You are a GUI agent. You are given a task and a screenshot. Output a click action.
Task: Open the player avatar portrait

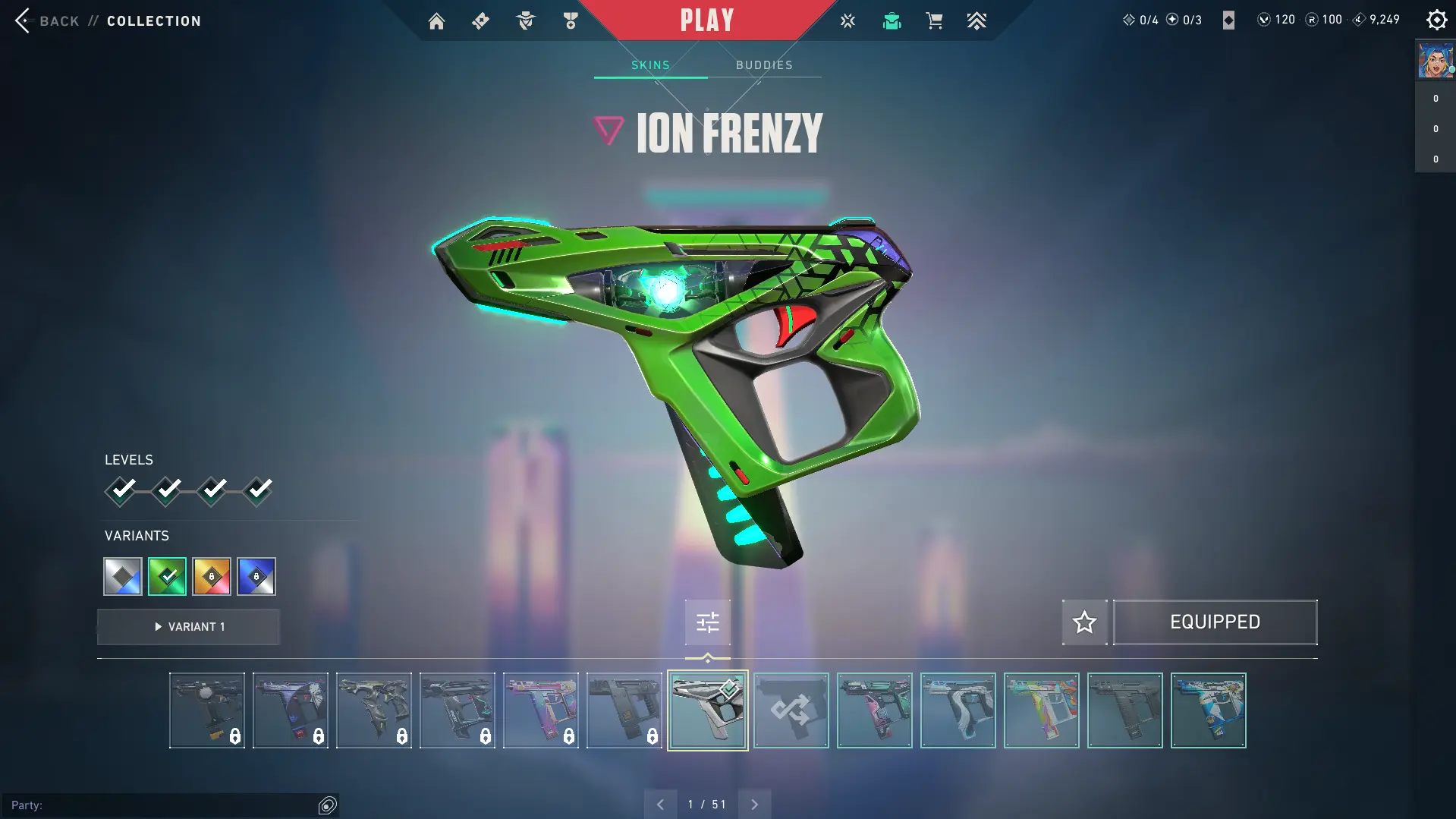(x=1435, y=61)
